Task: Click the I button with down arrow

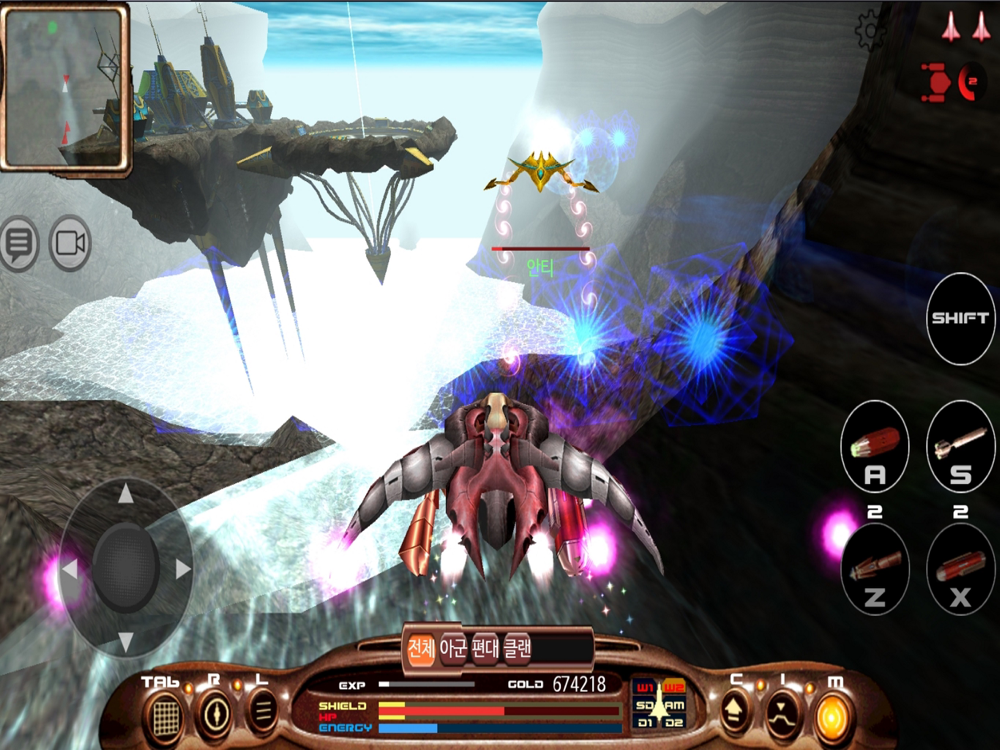Action: point(783,714)
